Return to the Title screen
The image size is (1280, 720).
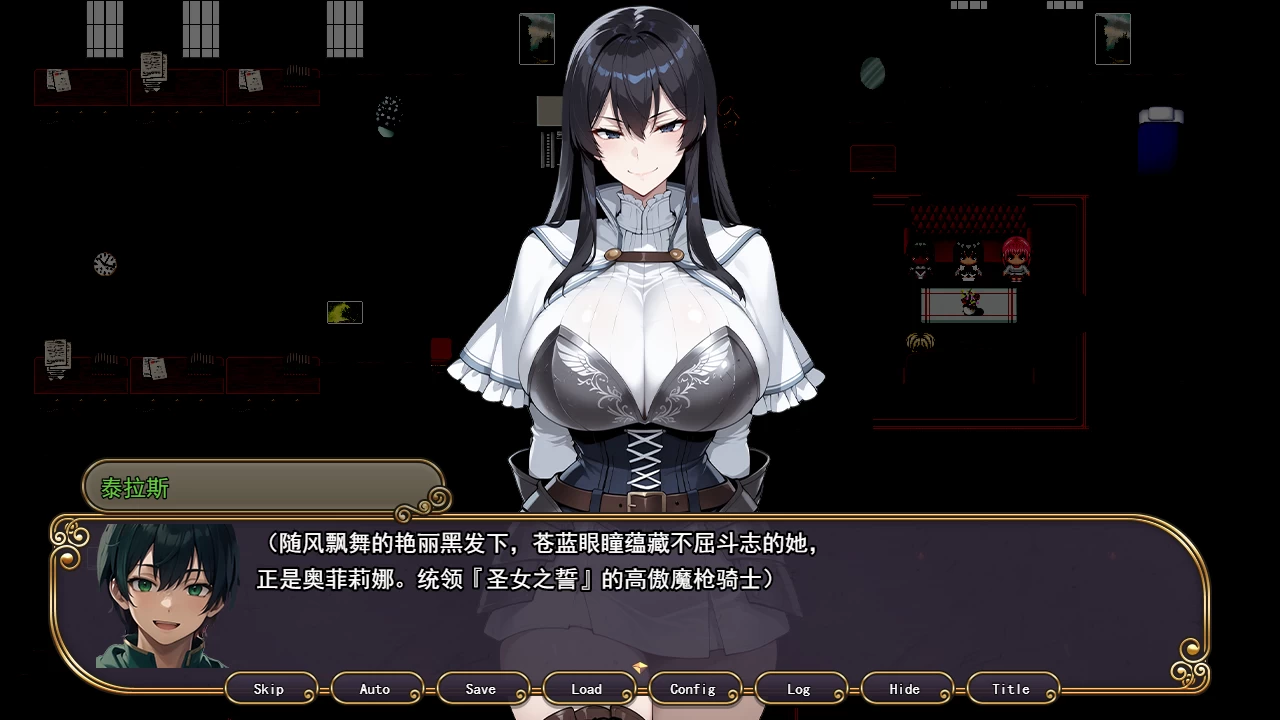pyautogui.click(x=1012, y=689)
